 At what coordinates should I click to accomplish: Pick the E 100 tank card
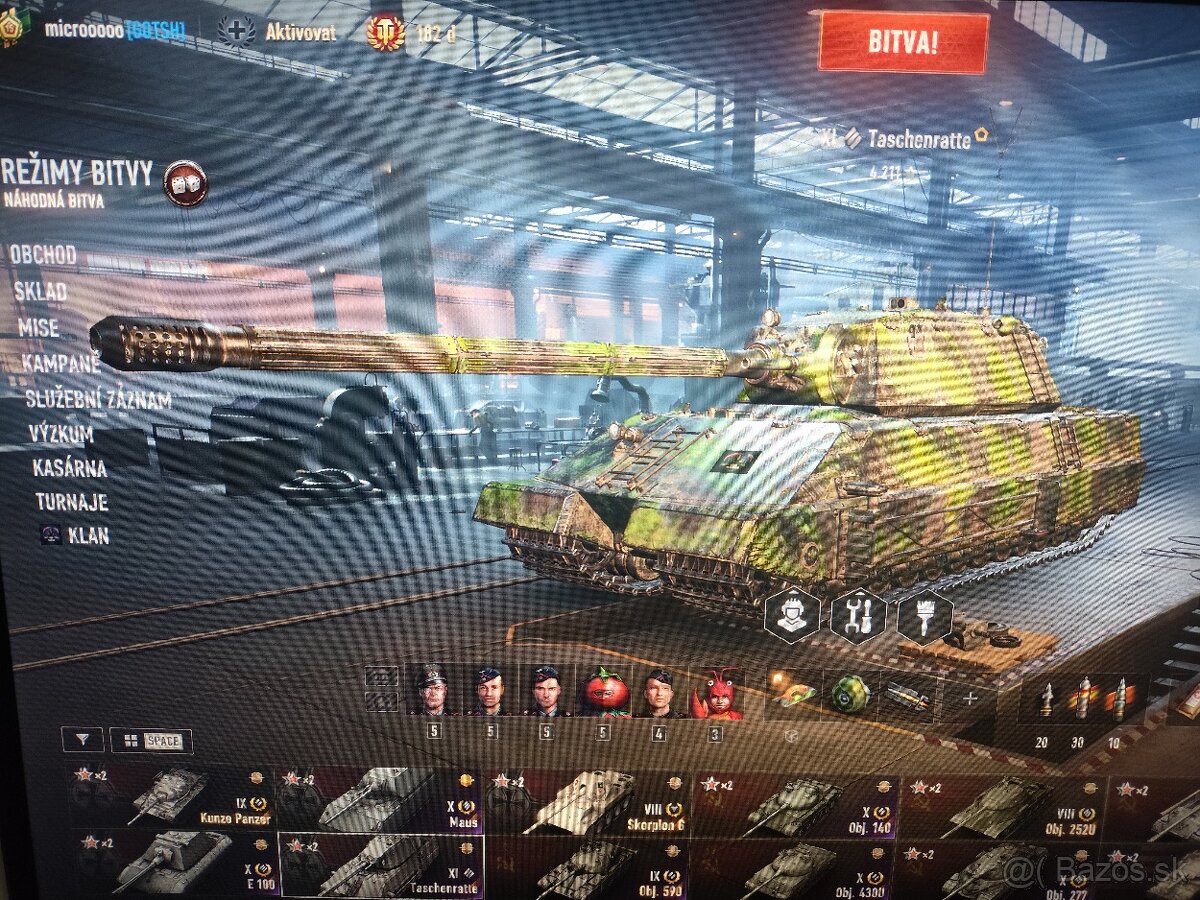click(x=172, y=861)
